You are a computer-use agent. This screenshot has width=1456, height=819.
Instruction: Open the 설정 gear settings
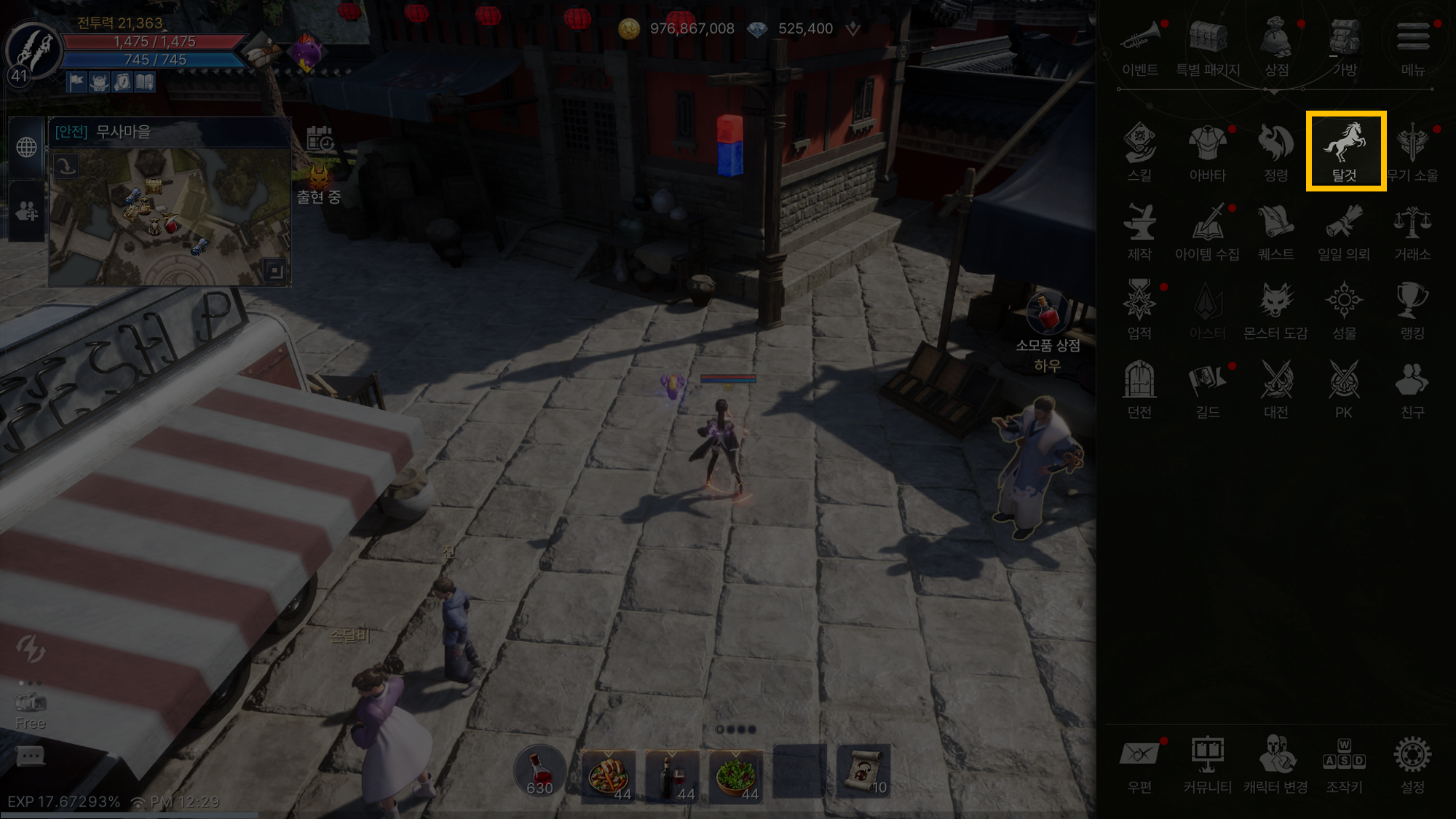1412,762
